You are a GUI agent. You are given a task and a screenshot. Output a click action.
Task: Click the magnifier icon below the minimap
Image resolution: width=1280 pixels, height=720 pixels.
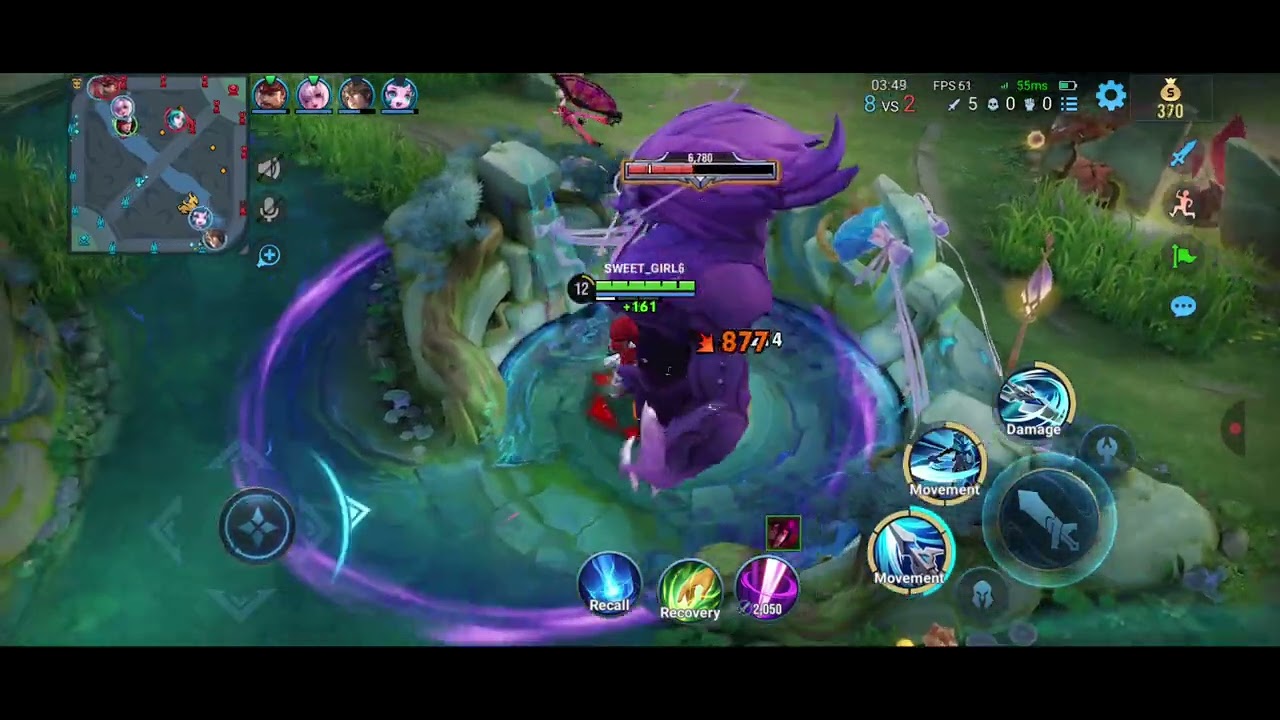coord(268,256)
